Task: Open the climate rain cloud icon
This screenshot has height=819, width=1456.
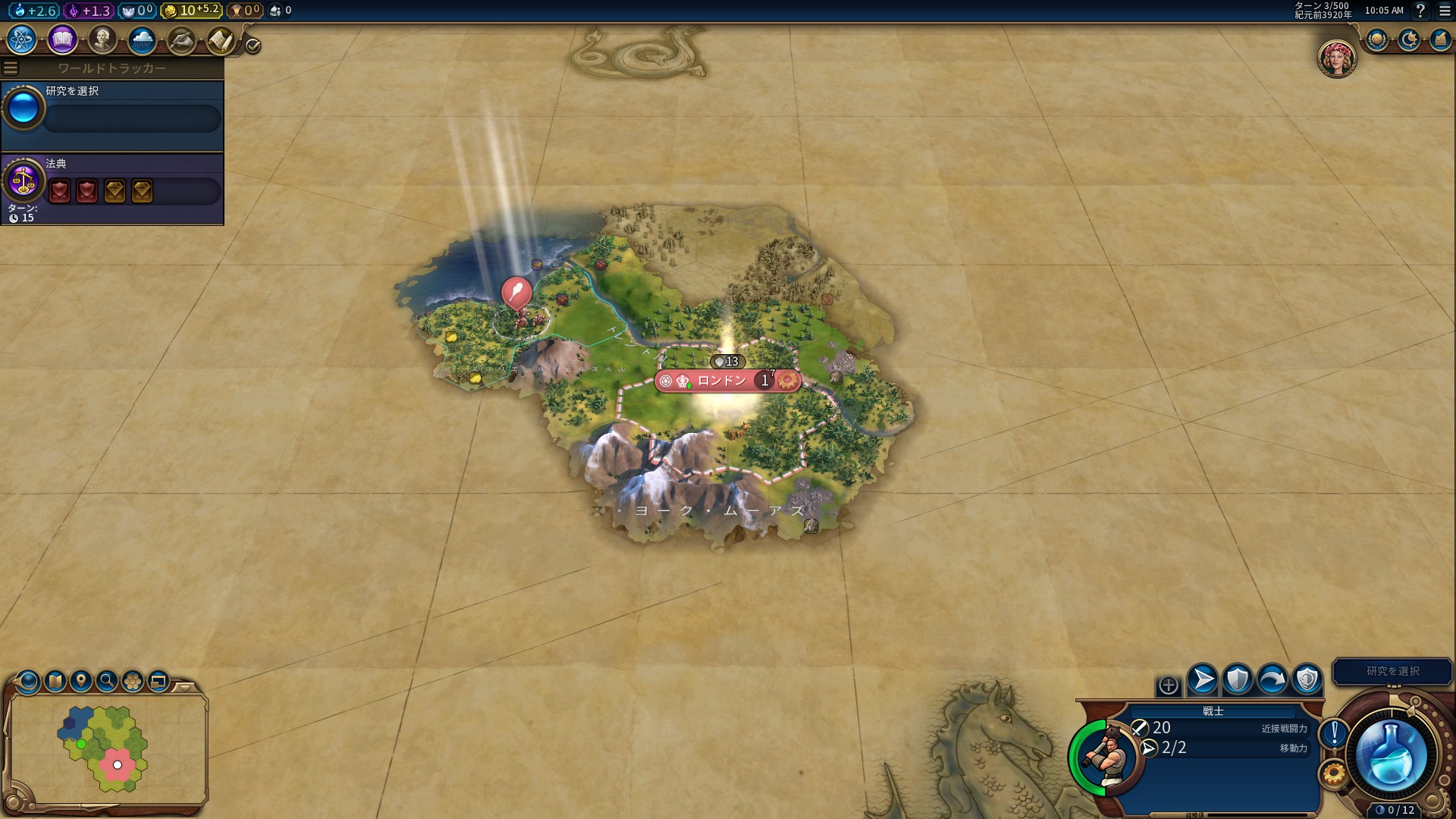Action: click(x=142, y=39)
